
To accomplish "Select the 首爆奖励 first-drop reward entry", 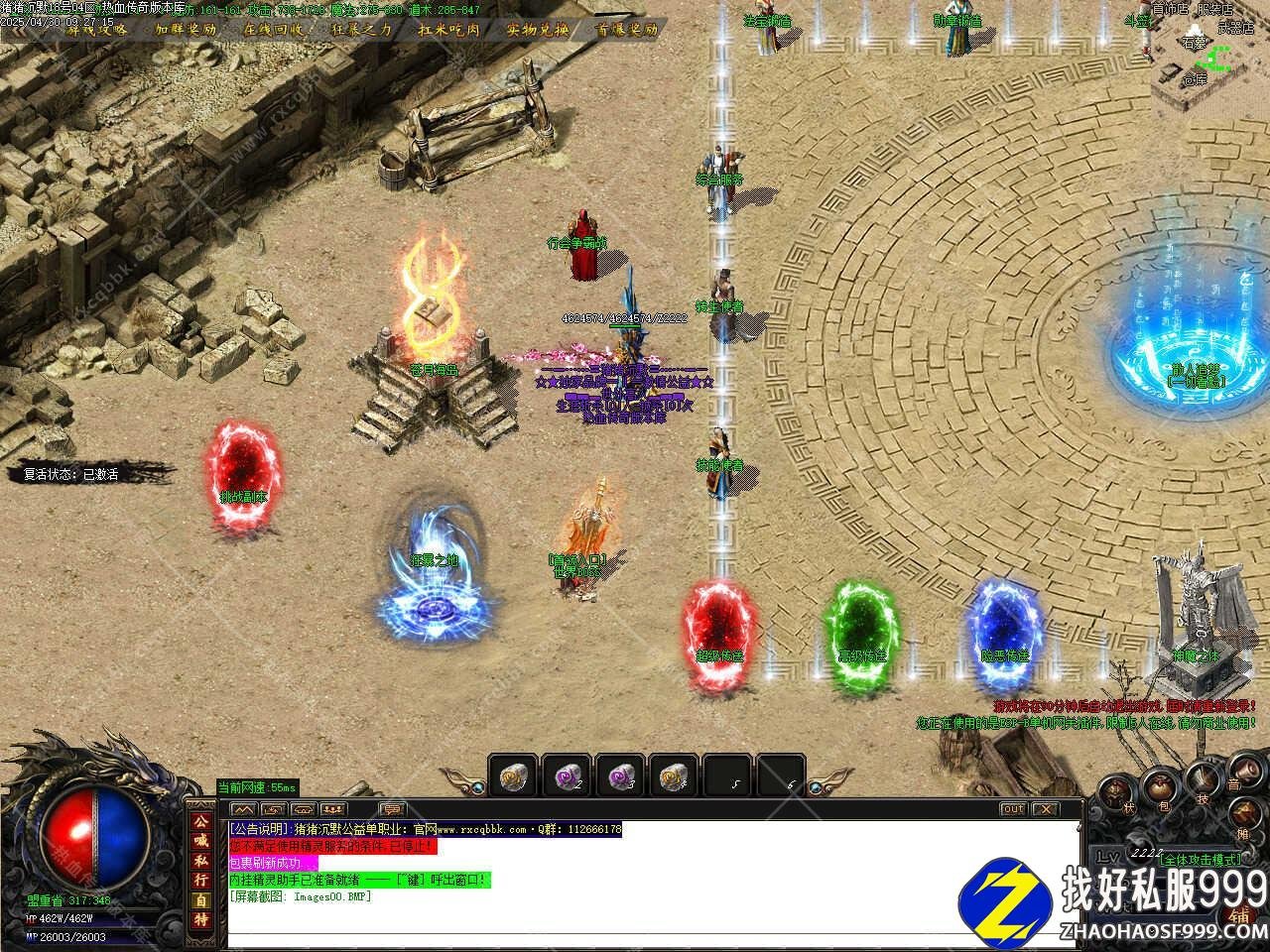I will pyautogui.click(x=626, y=29).
